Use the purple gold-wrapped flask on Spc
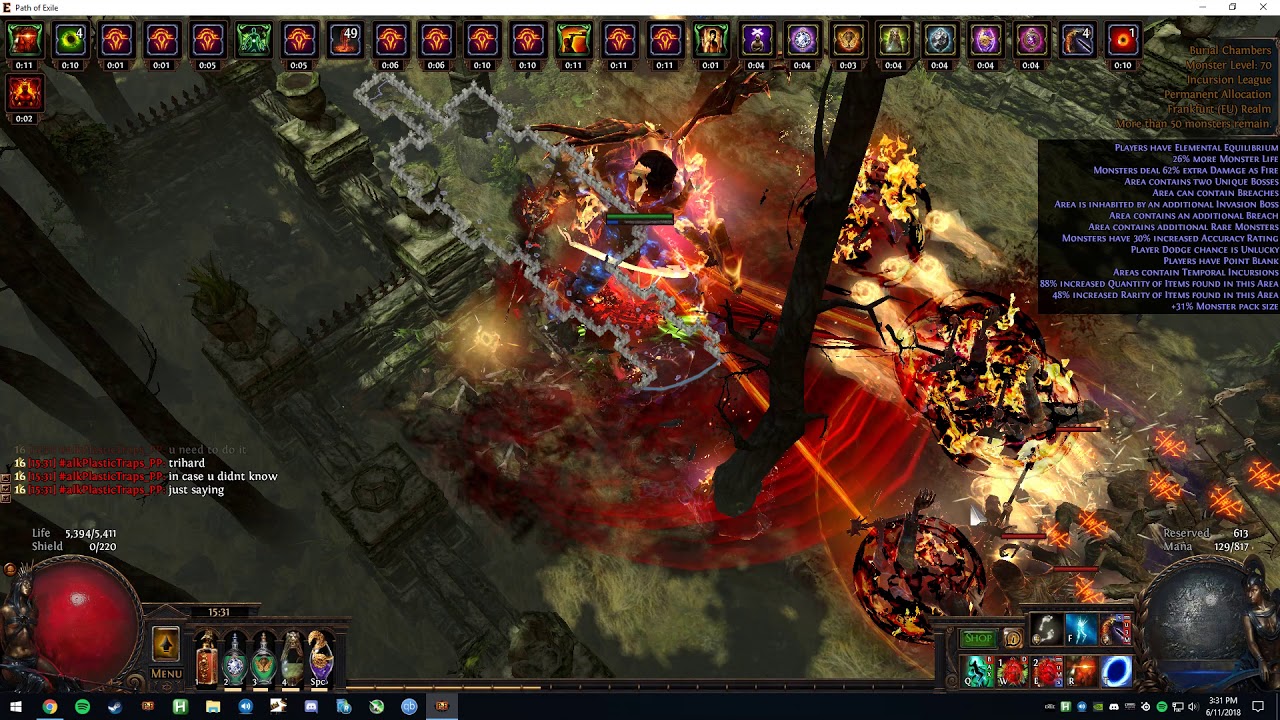The image size is (1280, 720). coord(320,658)
